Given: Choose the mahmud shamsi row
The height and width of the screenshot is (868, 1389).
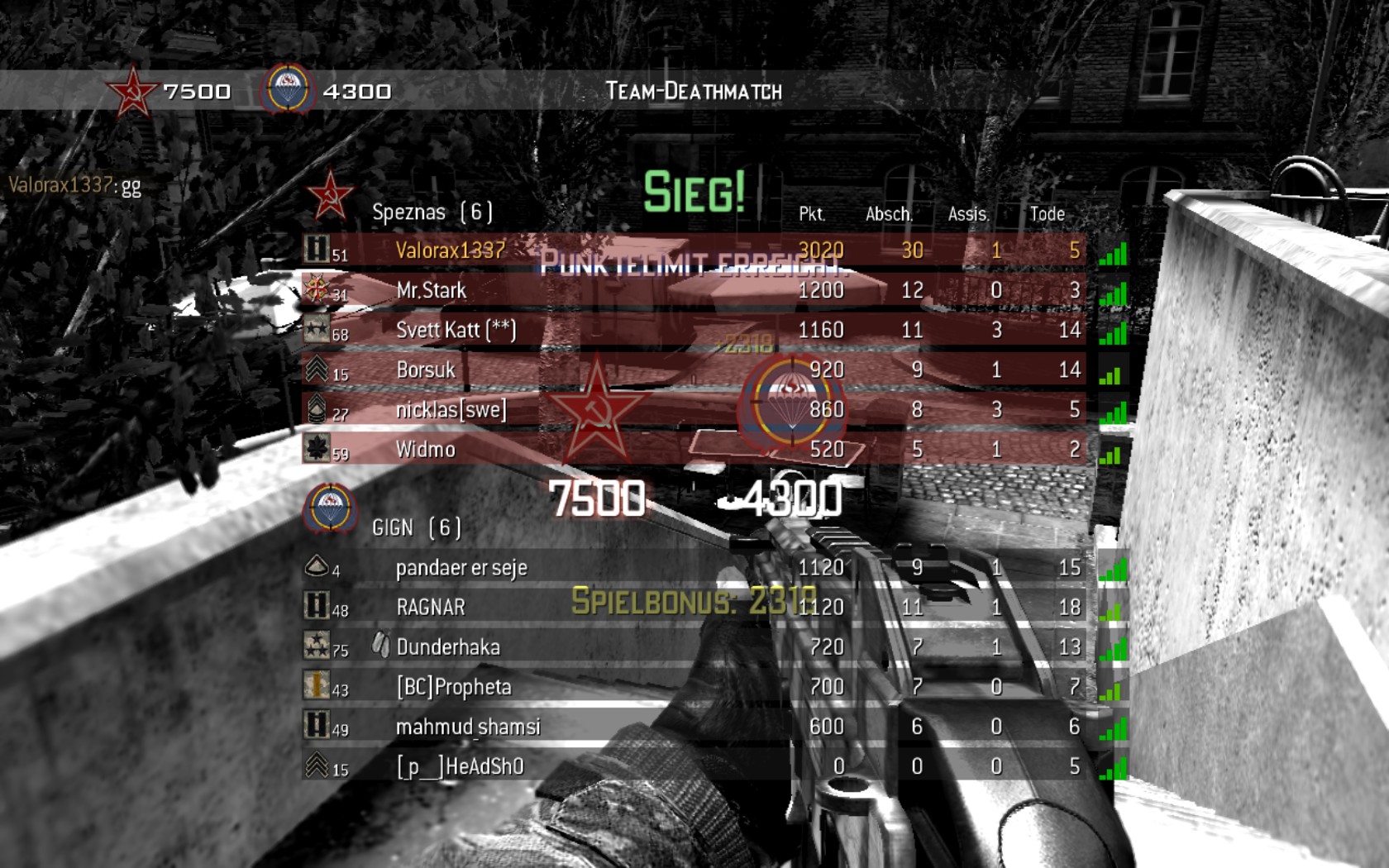Looking at the screenshot, I should point(467,727).
